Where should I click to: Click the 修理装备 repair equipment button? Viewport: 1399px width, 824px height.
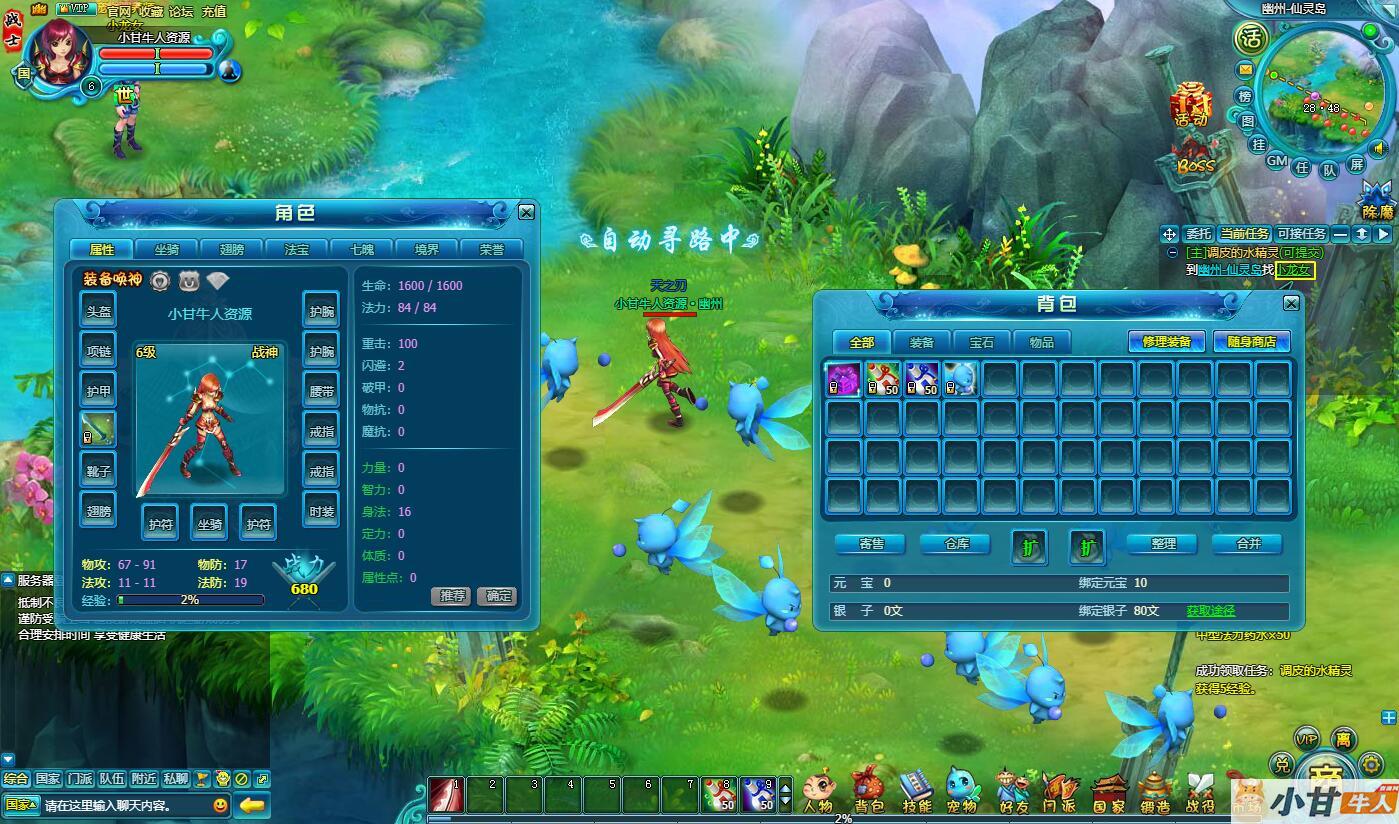click(x=1166, y=342)
